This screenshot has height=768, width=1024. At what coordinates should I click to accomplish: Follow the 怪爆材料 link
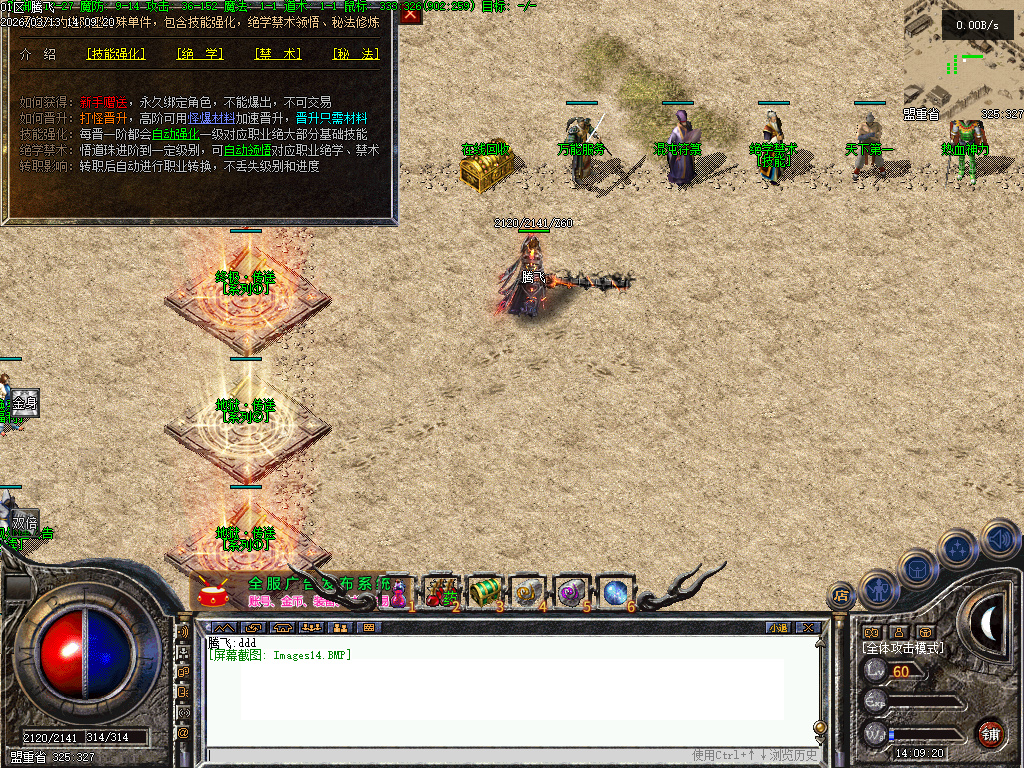tap(210, 118)
